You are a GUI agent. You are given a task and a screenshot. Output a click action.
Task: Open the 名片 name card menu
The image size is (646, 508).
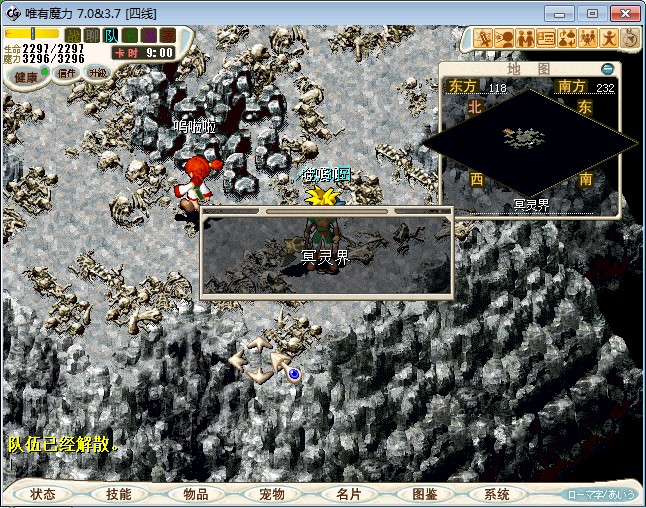[347, 494]
